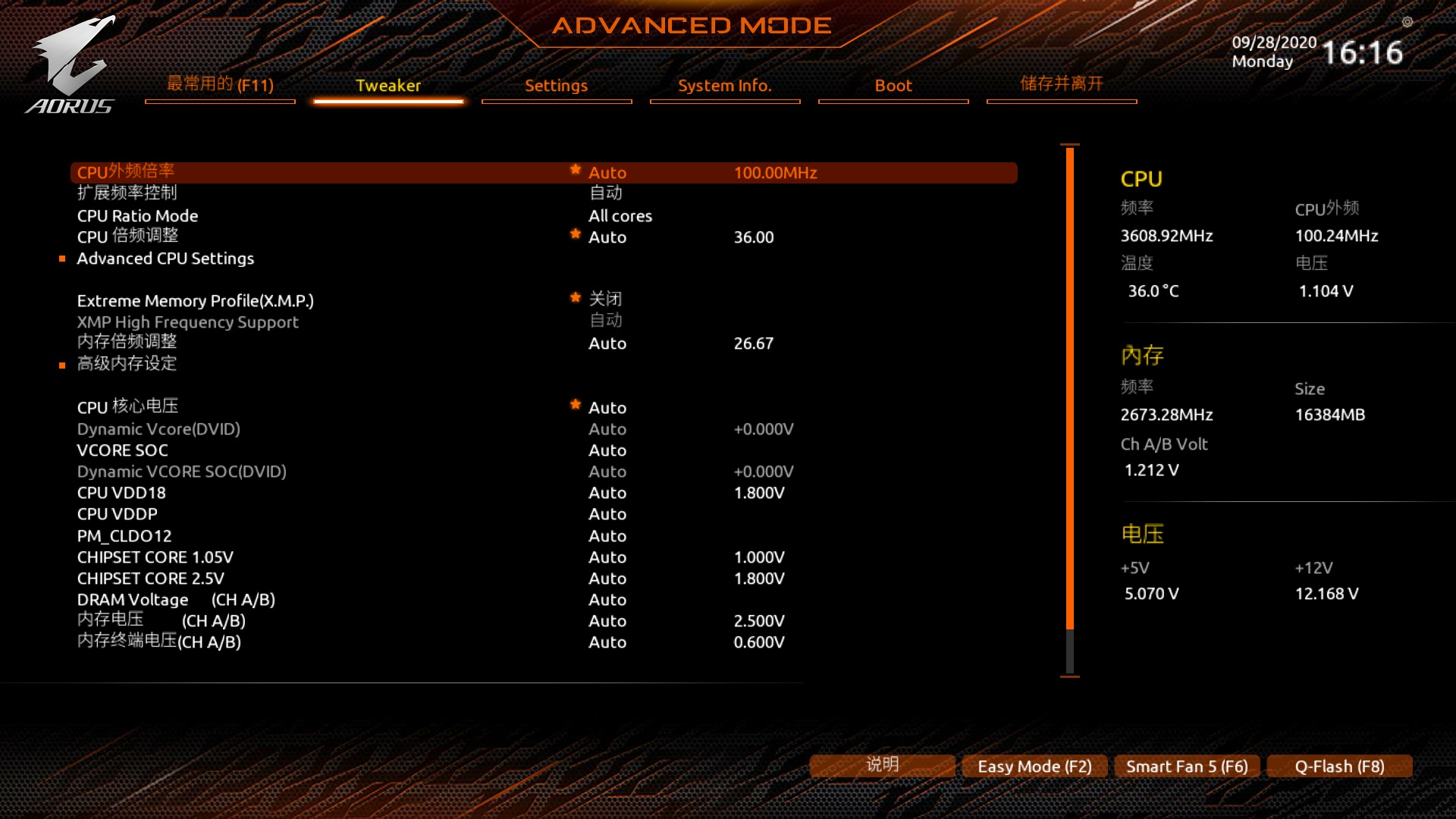This screenshot has height=819, width=1456.
Task: Open the CPU Ratio Mode value selector
Action: click(620, 215)
